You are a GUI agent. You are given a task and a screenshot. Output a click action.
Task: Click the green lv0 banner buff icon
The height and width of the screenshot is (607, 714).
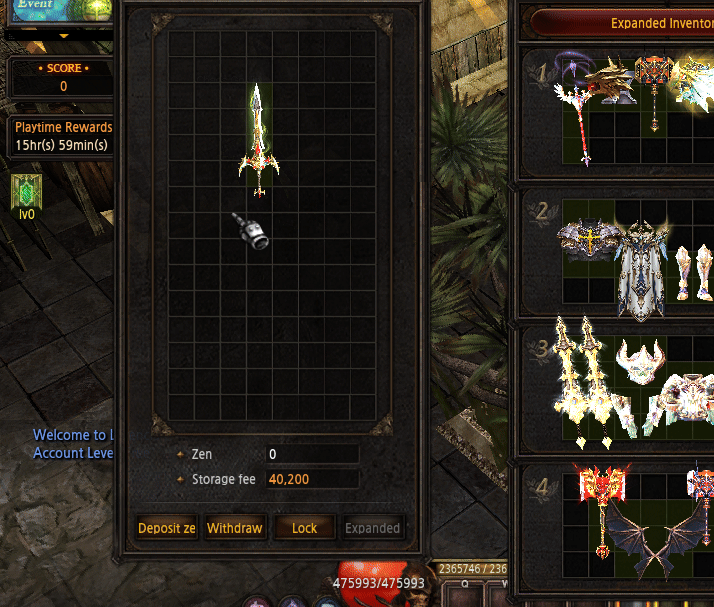[26, 194]
